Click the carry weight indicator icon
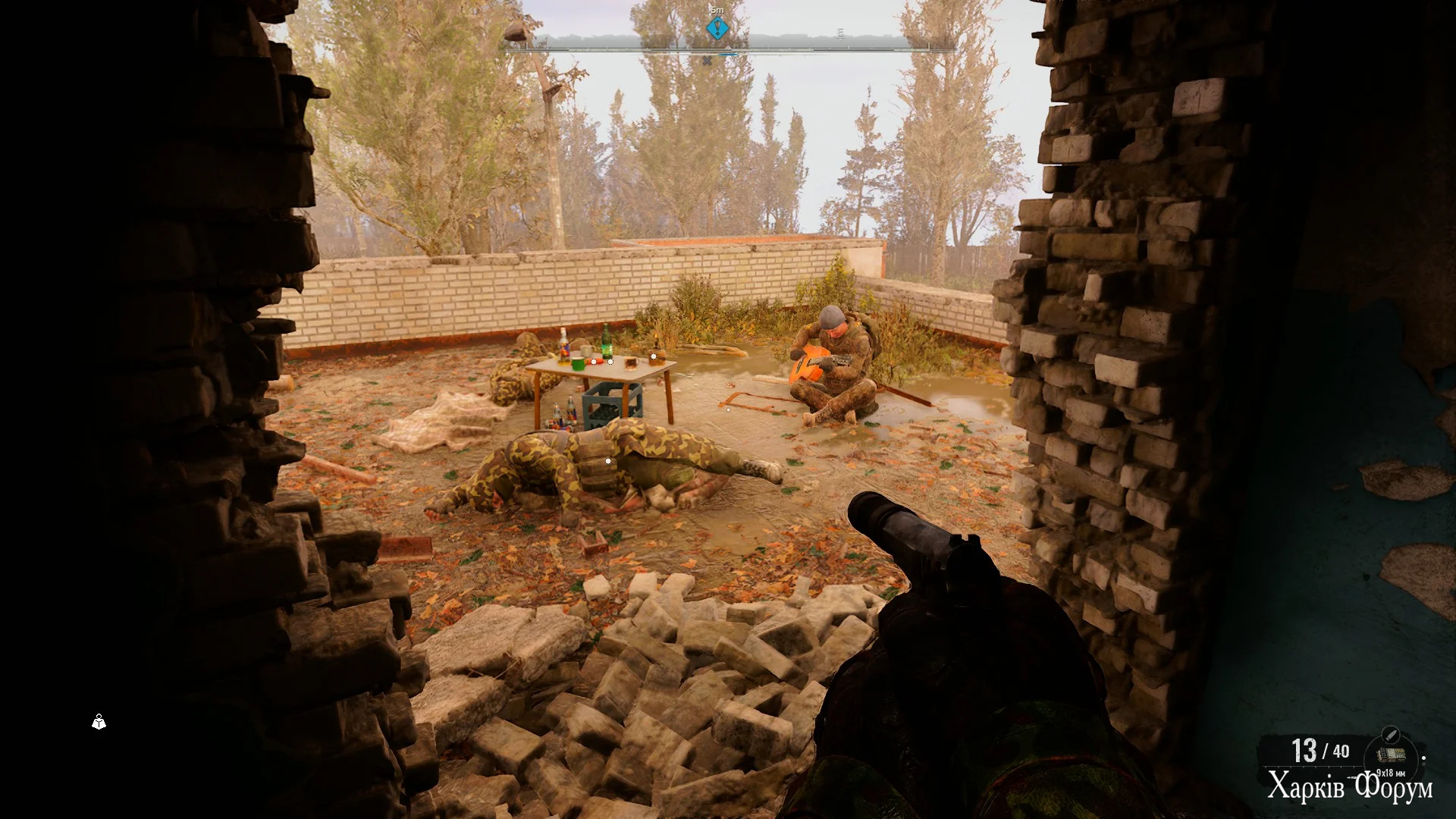 point(99,722)
